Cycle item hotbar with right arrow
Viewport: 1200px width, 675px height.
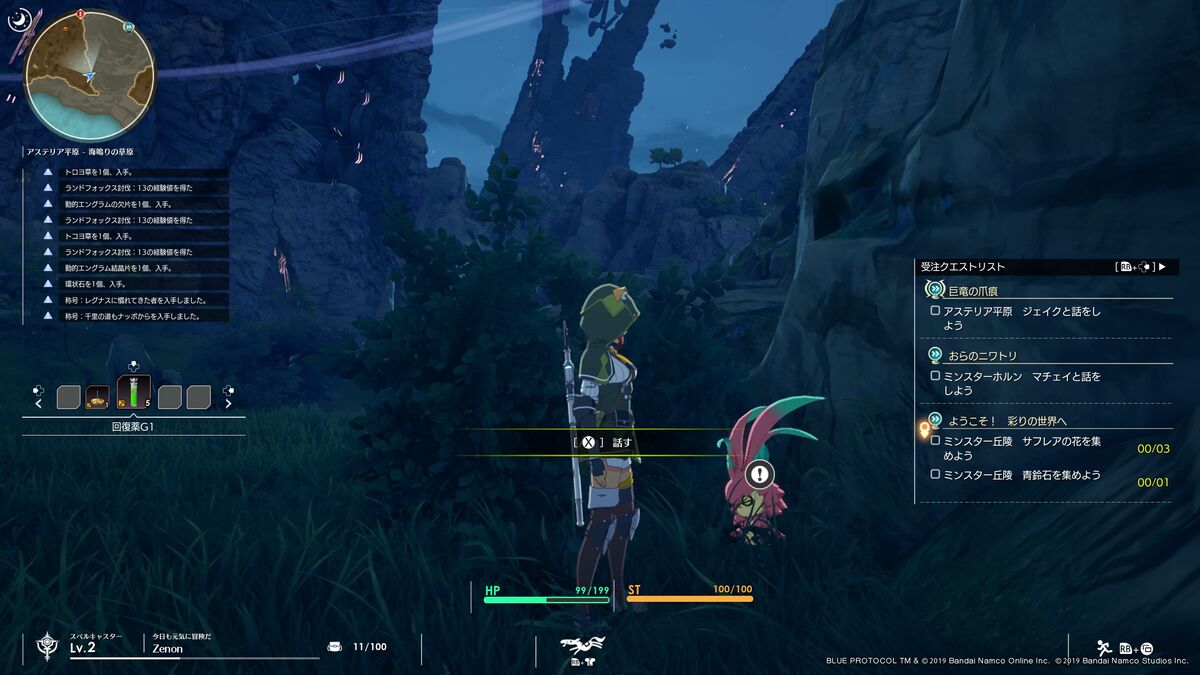tap(228, 404)
